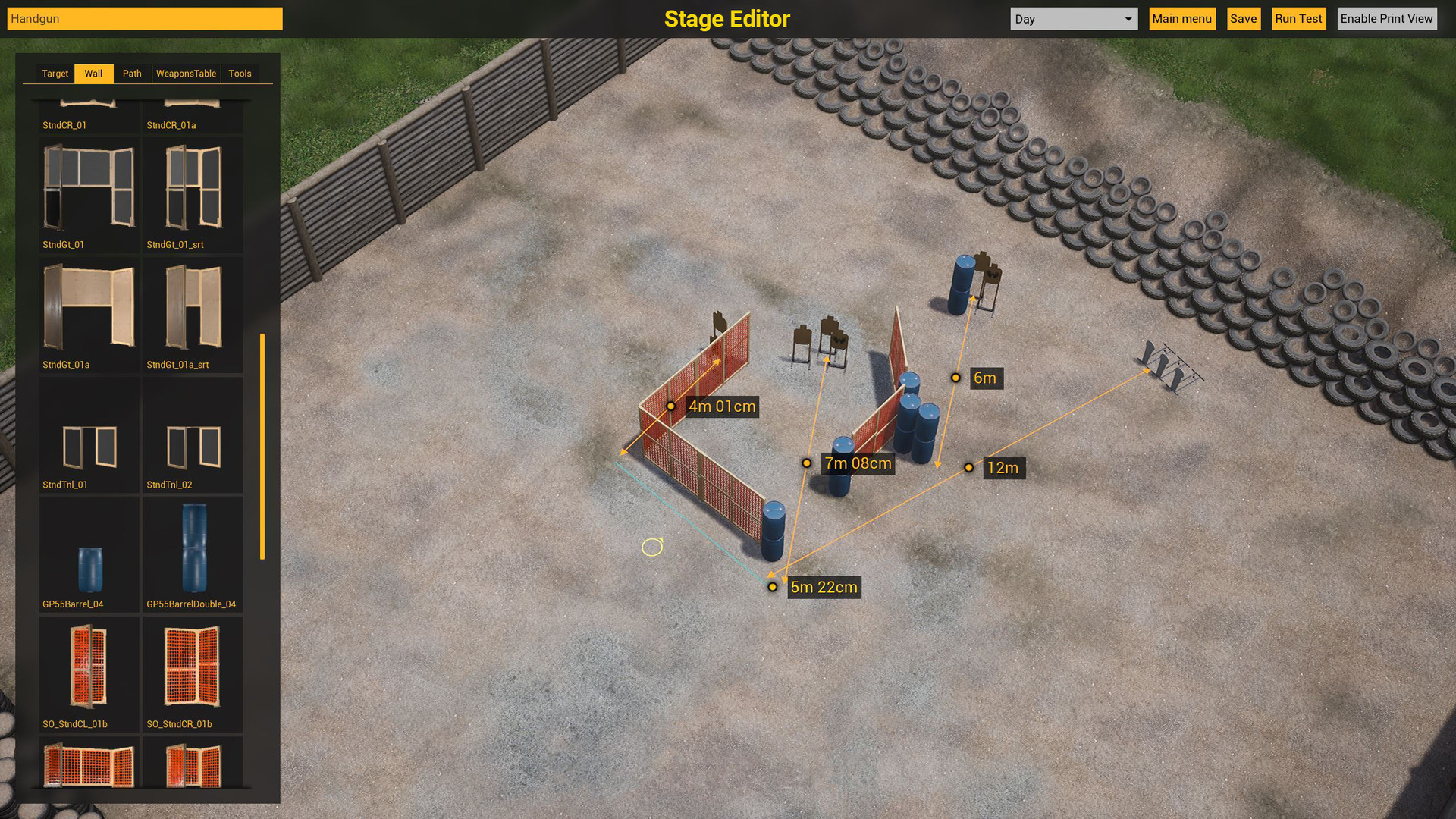Select the SO_StndCR_01b barrier asset

[192, 670]
